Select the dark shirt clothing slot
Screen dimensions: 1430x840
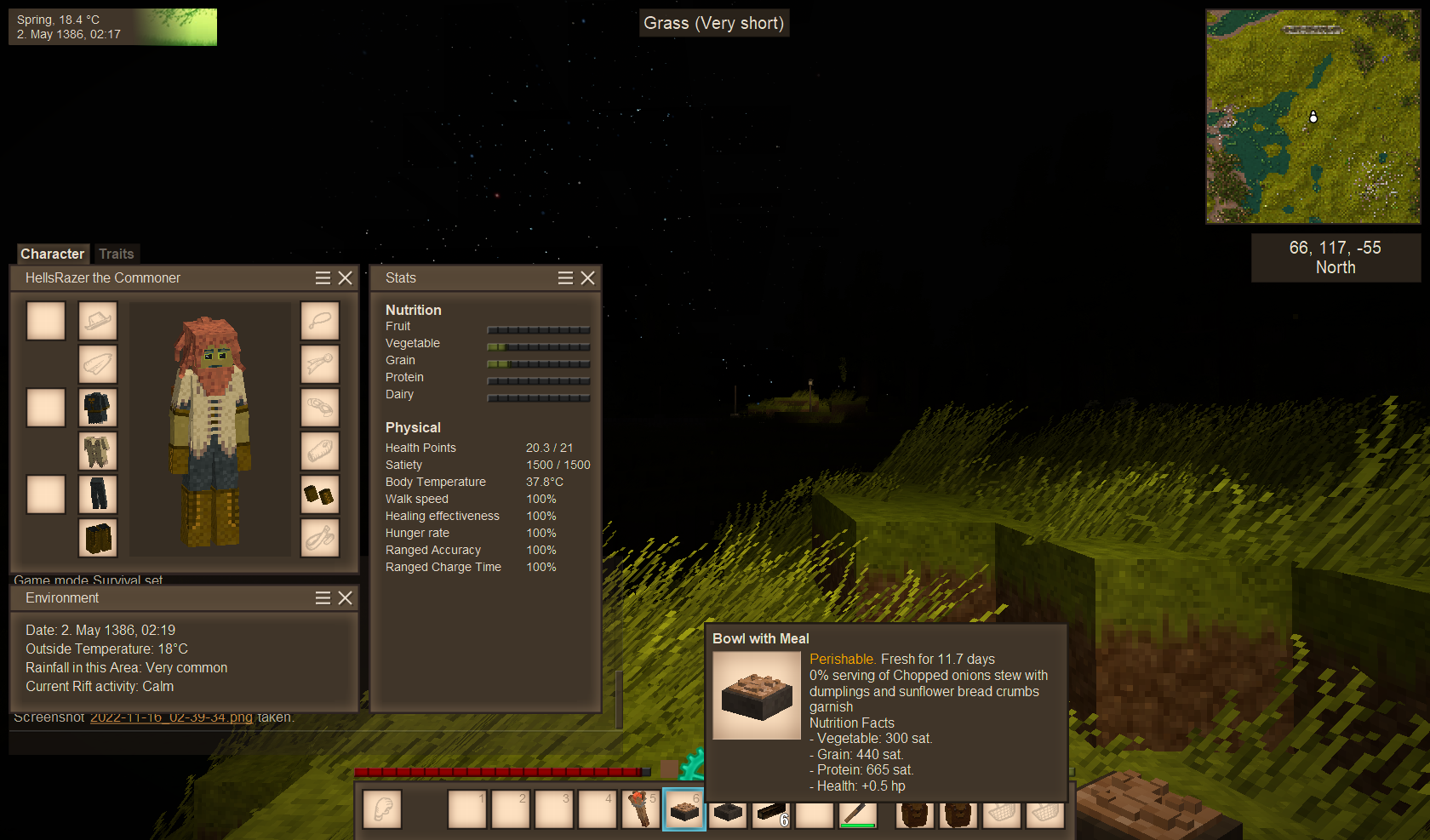coord(98,408)
